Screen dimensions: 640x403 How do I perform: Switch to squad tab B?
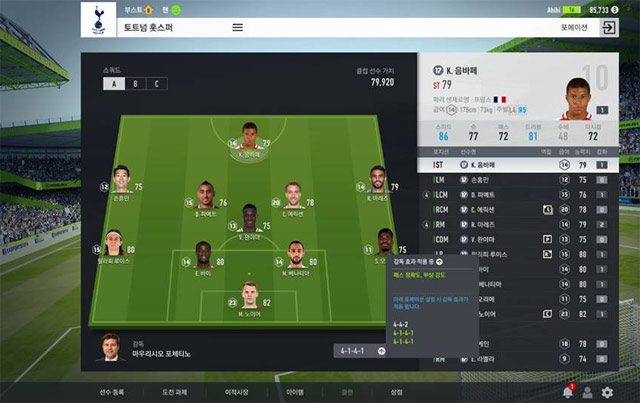(134, 84)
